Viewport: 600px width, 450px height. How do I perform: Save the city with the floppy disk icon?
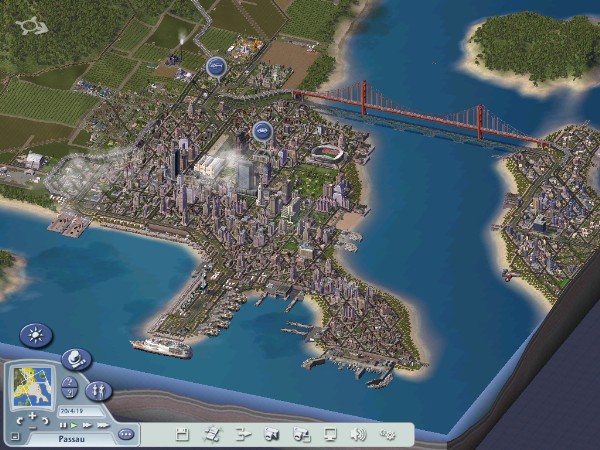(x=182, y=434)
